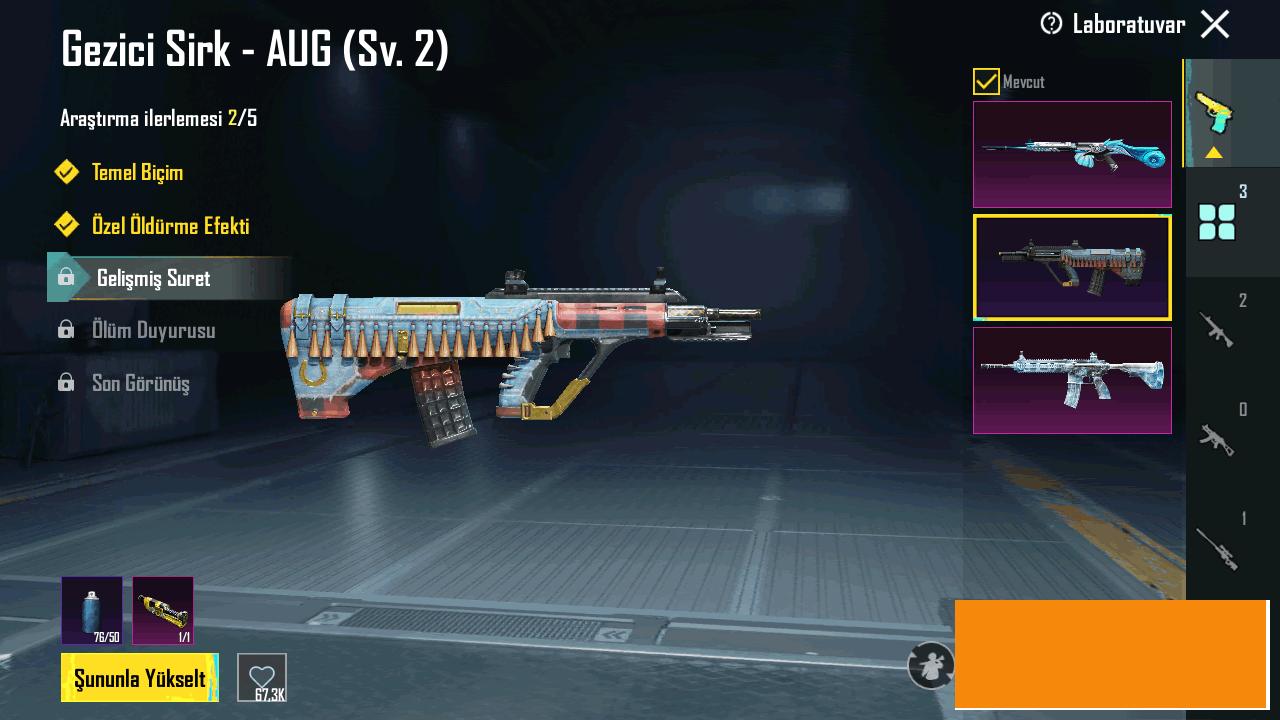The height and width of the screenshot is (720, 1280).
Task: Switch to the yellow pistol category tab
Action: pyautogui.click(x=1215, y=112)
